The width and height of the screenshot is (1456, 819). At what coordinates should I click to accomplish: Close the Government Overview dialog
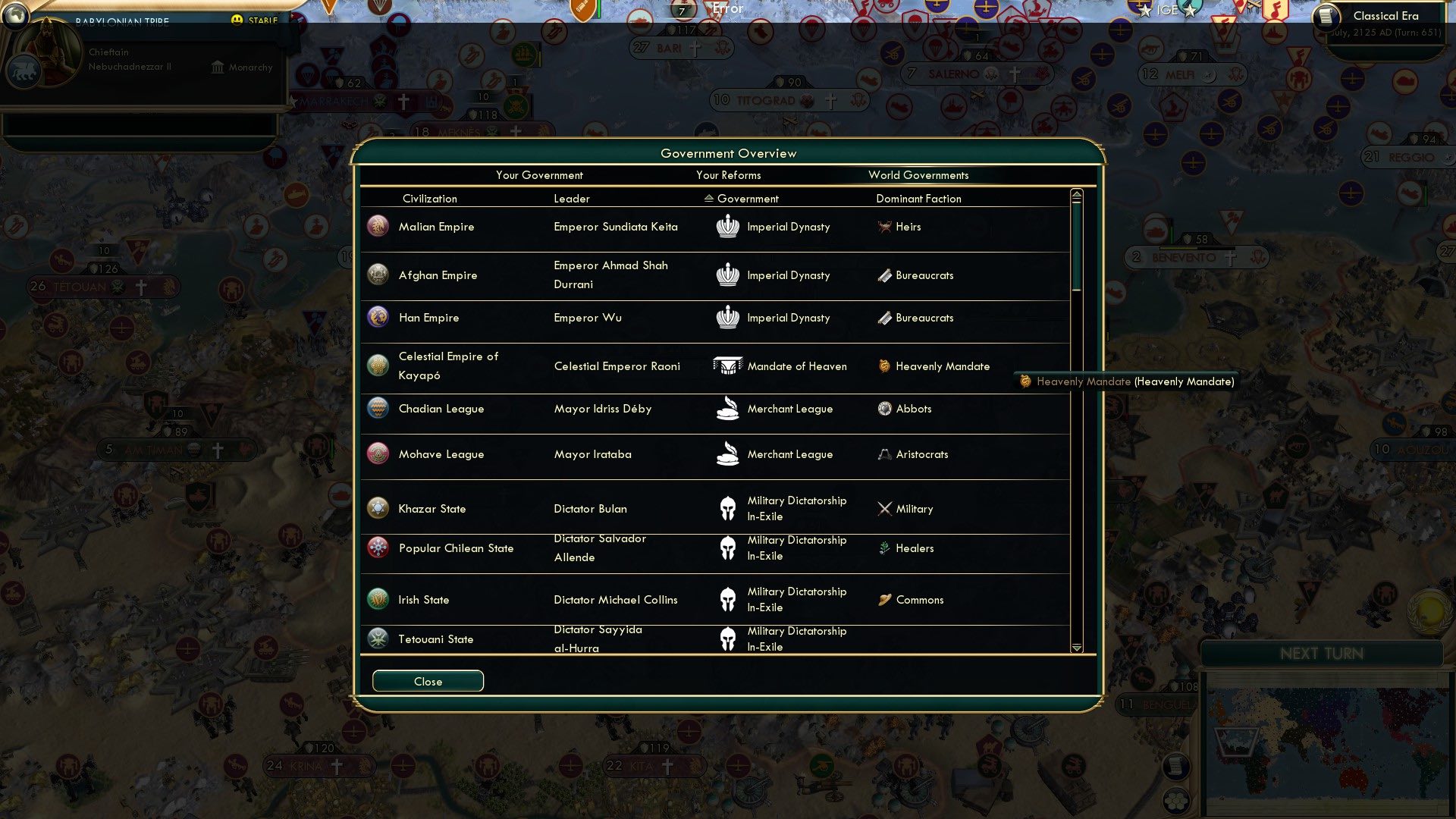pyautogui.click(x=427, y=681)
